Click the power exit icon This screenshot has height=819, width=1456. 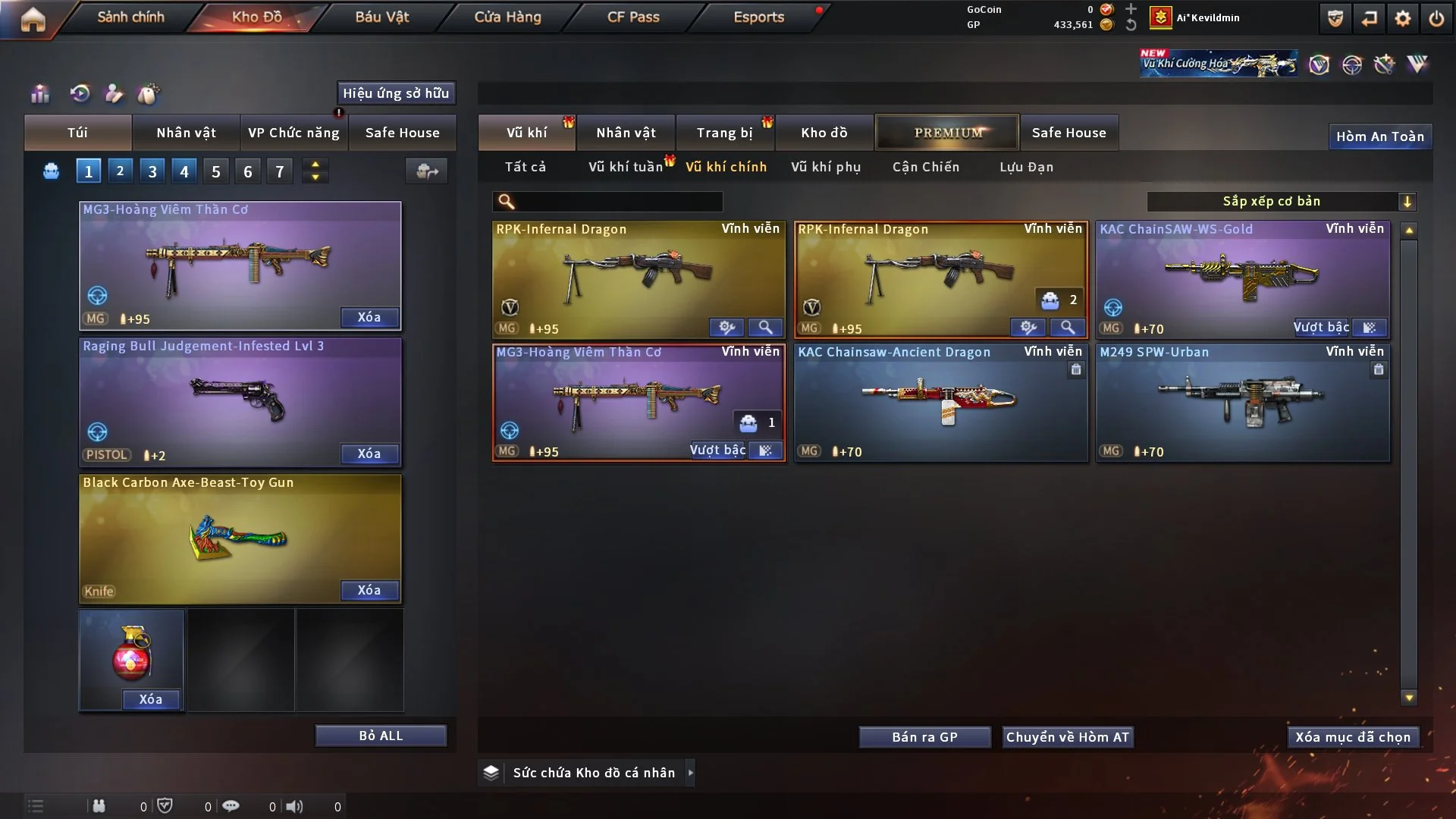[x=1436, y=18]
